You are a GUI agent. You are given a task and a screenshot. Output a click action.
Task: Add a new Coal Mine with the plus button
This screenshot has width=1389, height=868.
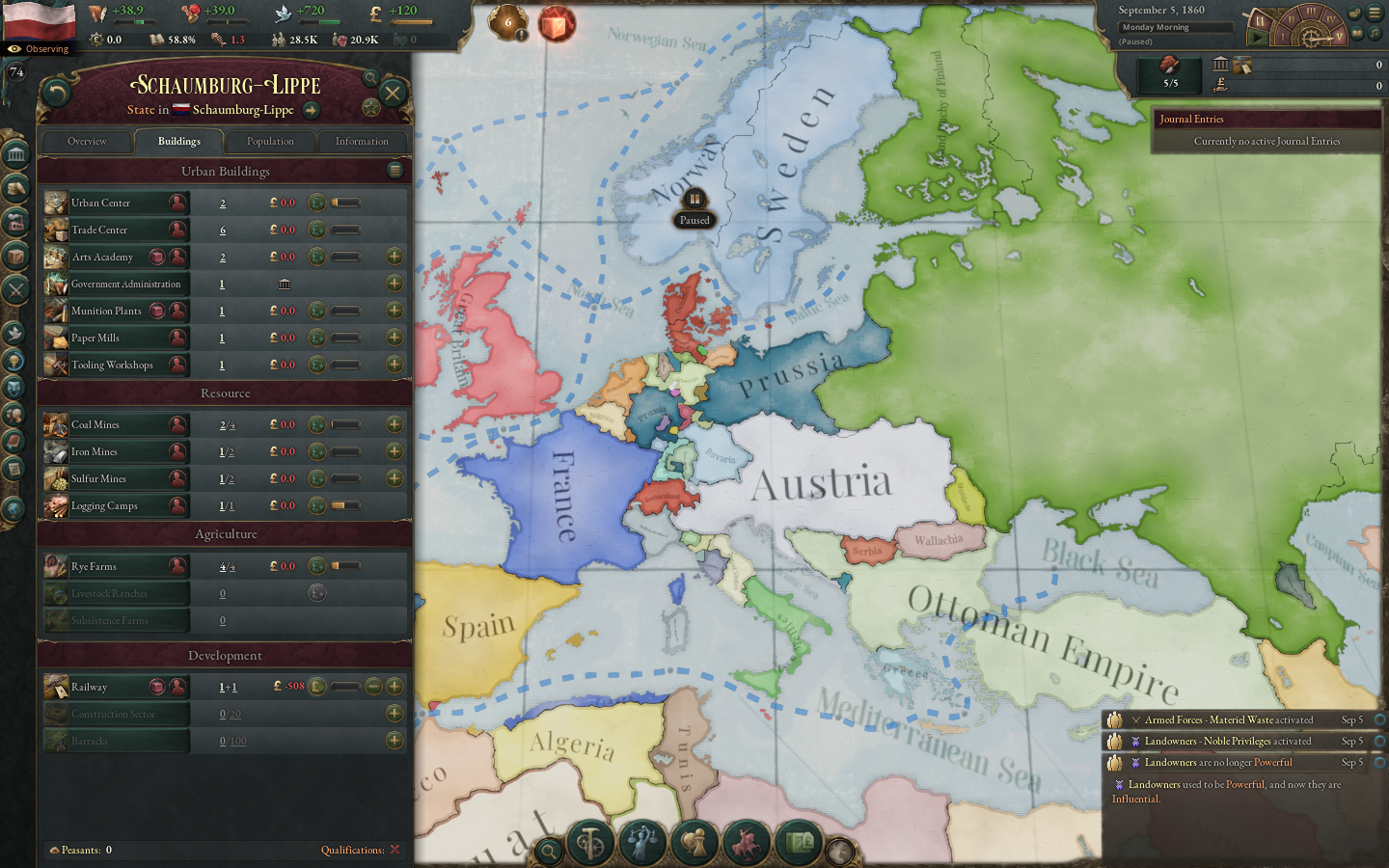(x=395, y=423)
